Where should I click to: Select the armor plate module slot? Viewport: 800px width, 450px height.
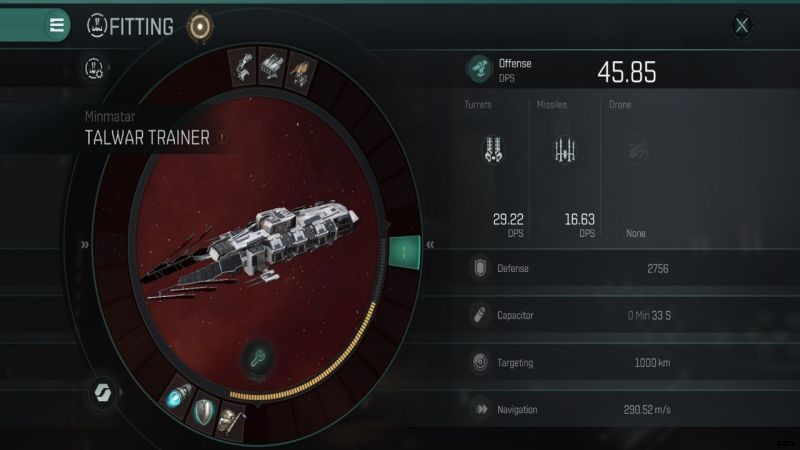point(232,421)
